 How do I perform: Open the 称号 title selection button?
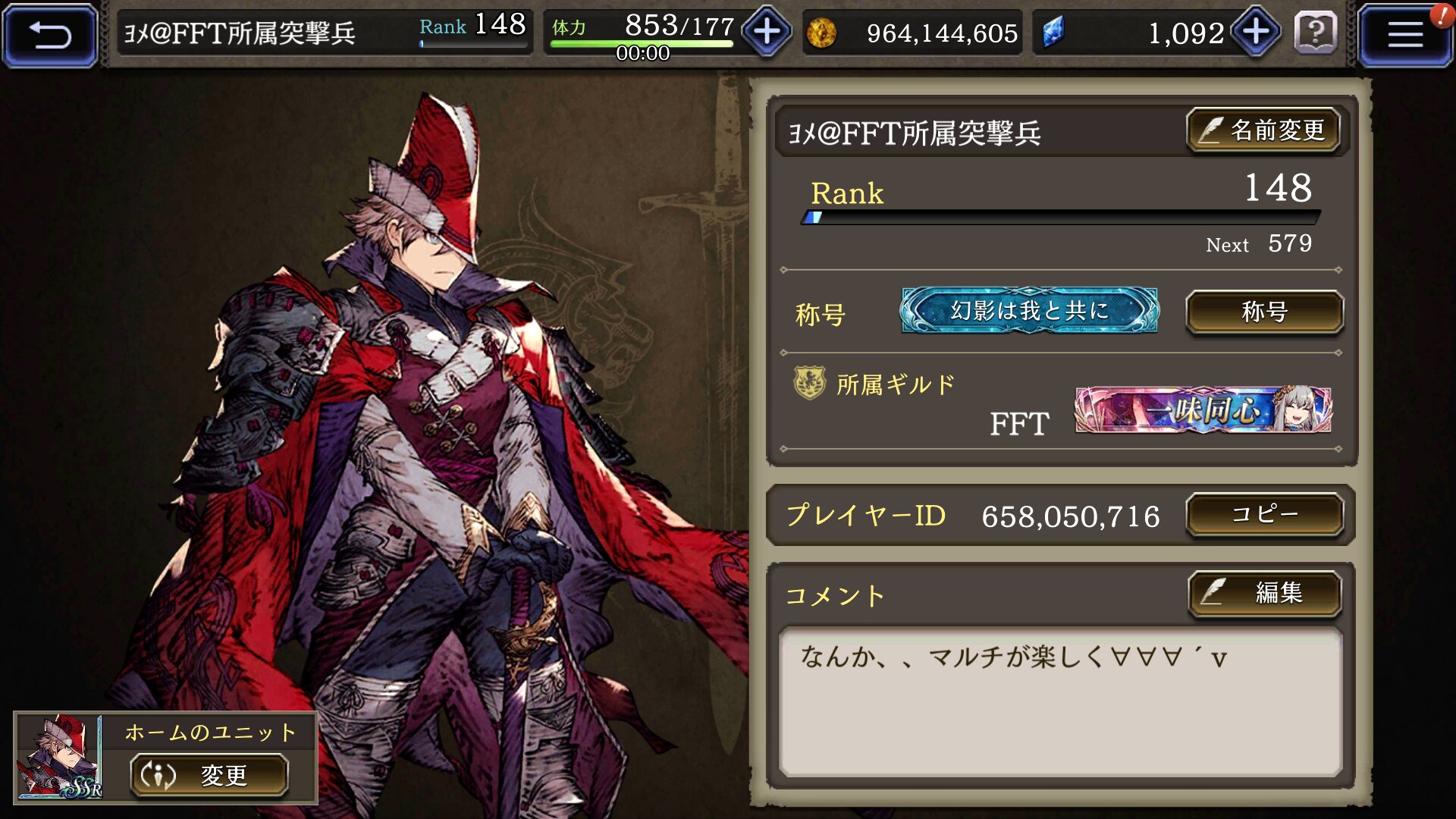tap(1264, 312)
